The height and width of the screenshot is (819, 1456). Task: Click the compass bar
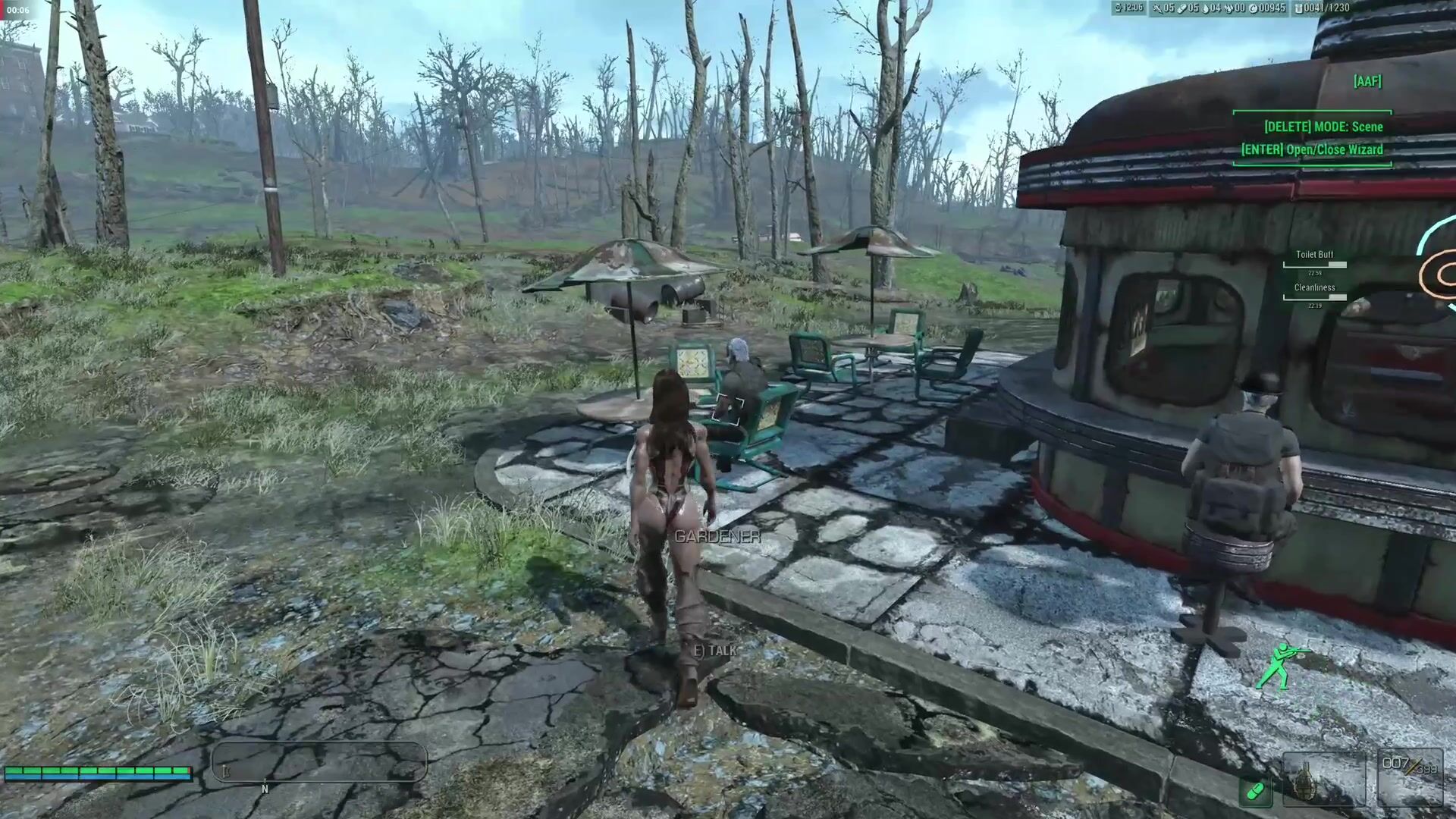(318, 762)
